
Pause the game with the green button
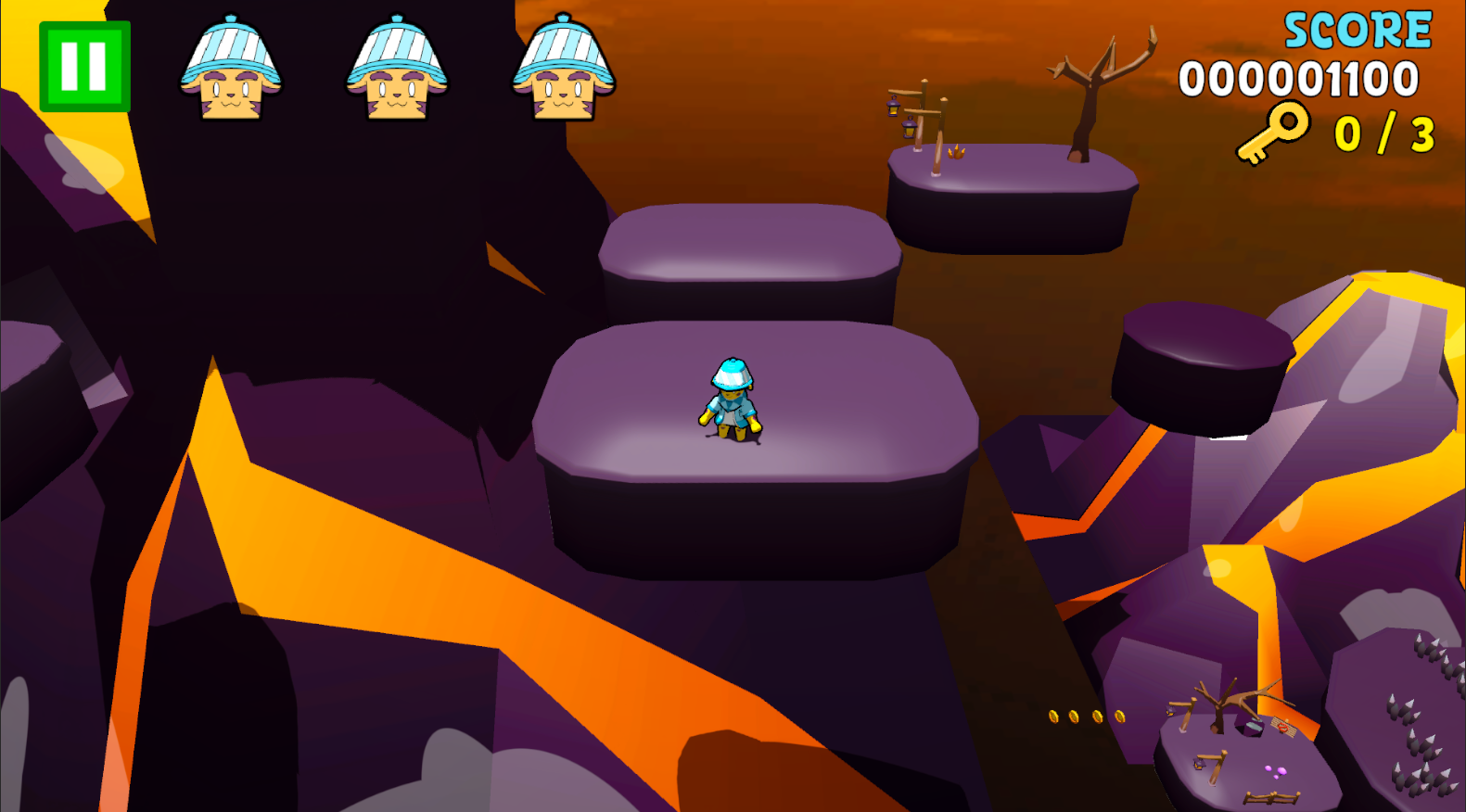pyautogui.click(x=84, y=67)
